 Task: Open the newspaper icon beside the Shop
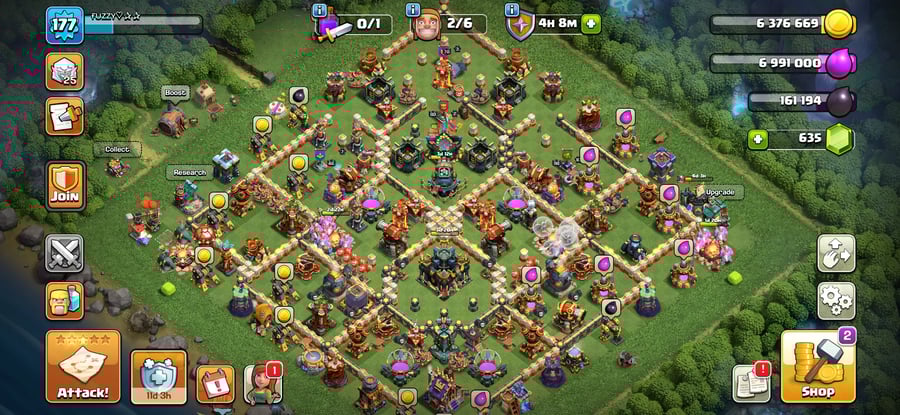(x=751, y=383)
